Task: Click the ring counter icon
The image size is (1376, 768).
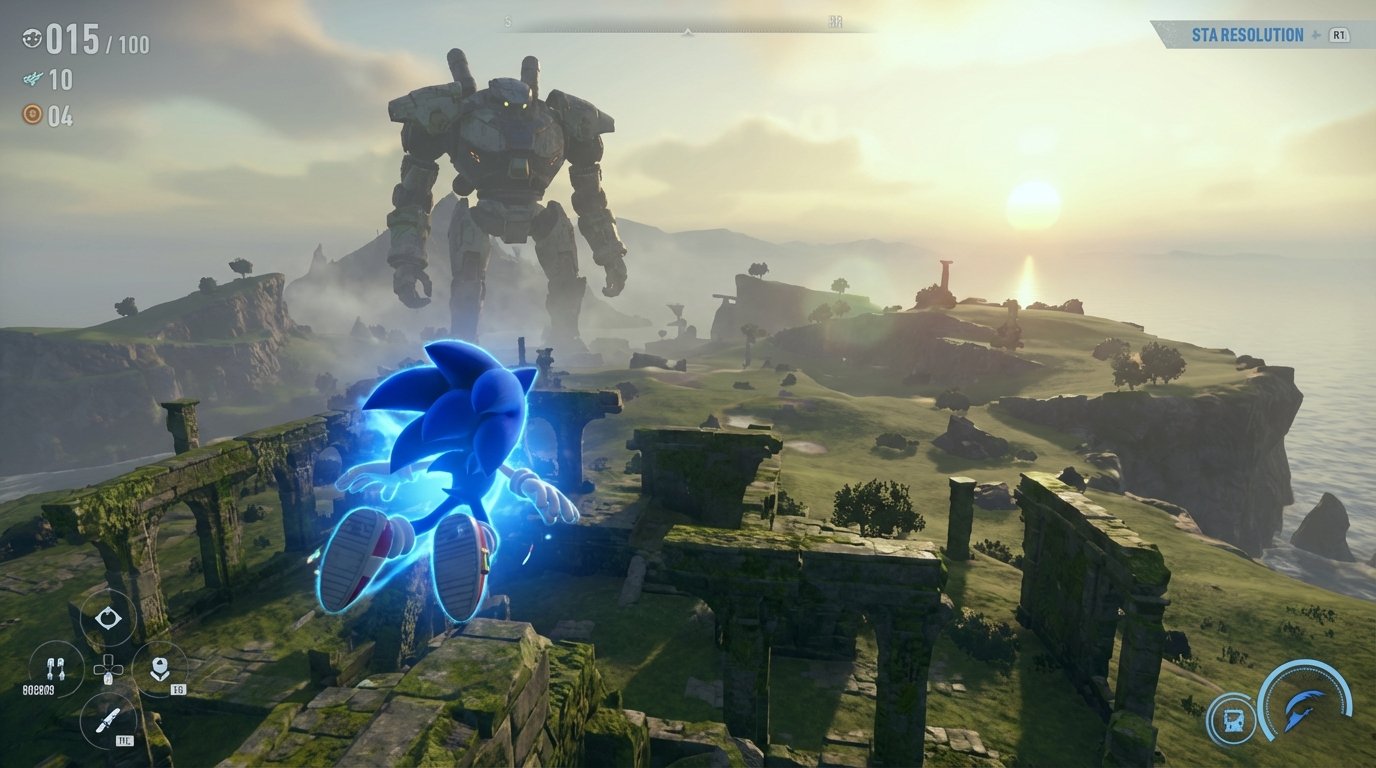Action: click(31, 39)
